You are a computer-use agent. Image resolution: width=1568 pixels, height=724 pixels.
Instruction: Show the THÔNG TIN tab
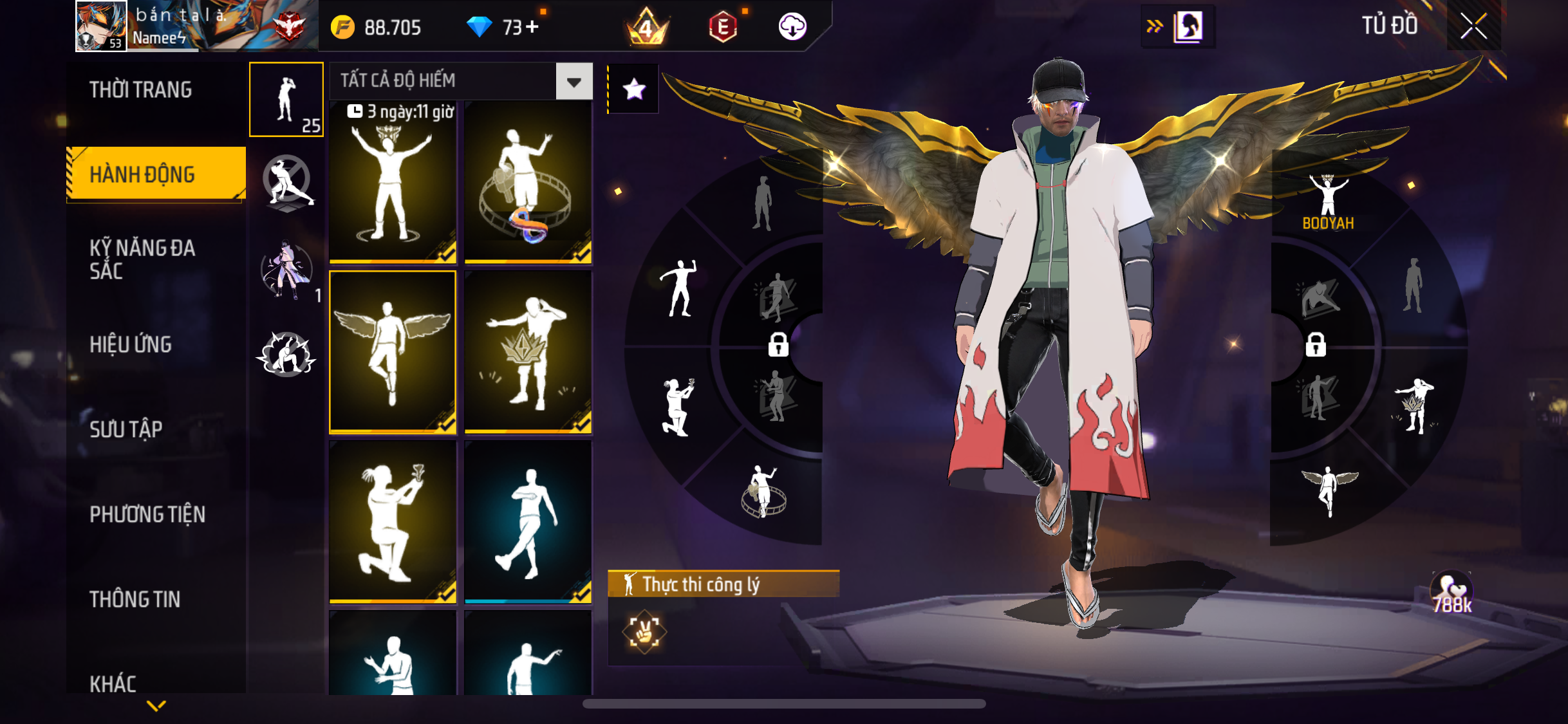[x=135, y=599]
